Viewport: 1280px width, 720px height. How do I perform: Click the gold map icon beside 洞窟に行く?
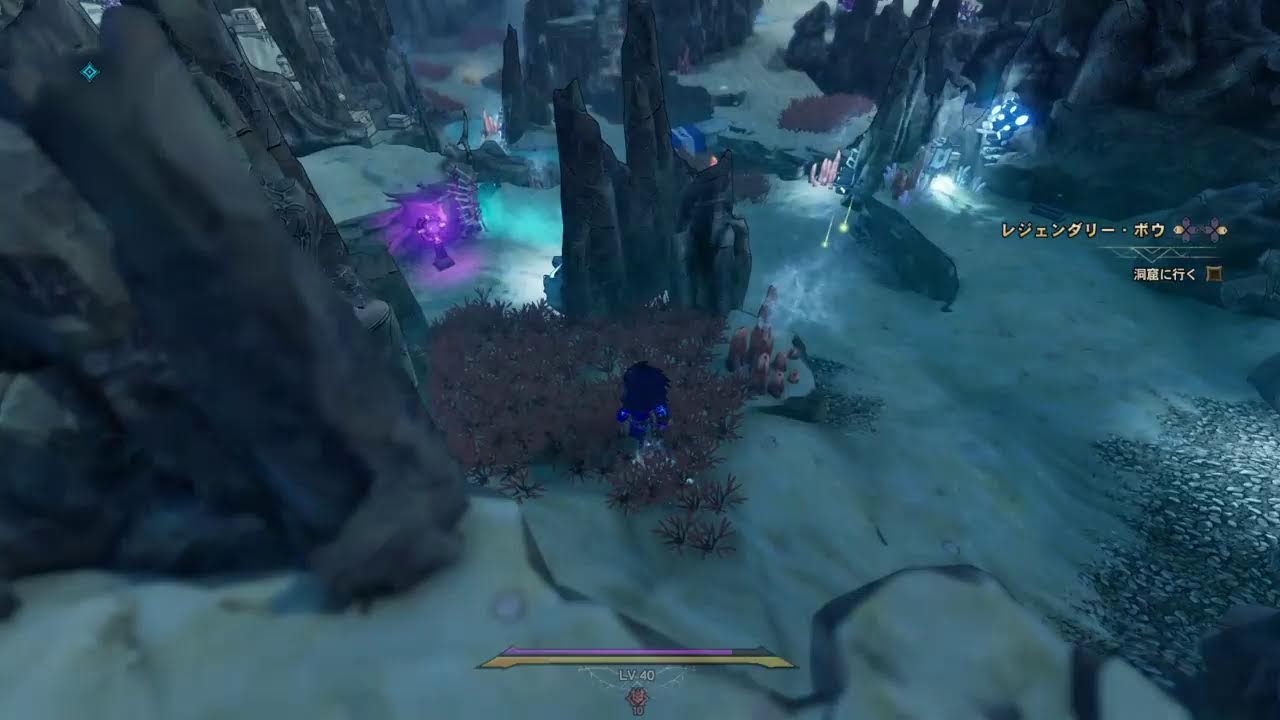click(x=1214, y=272)
